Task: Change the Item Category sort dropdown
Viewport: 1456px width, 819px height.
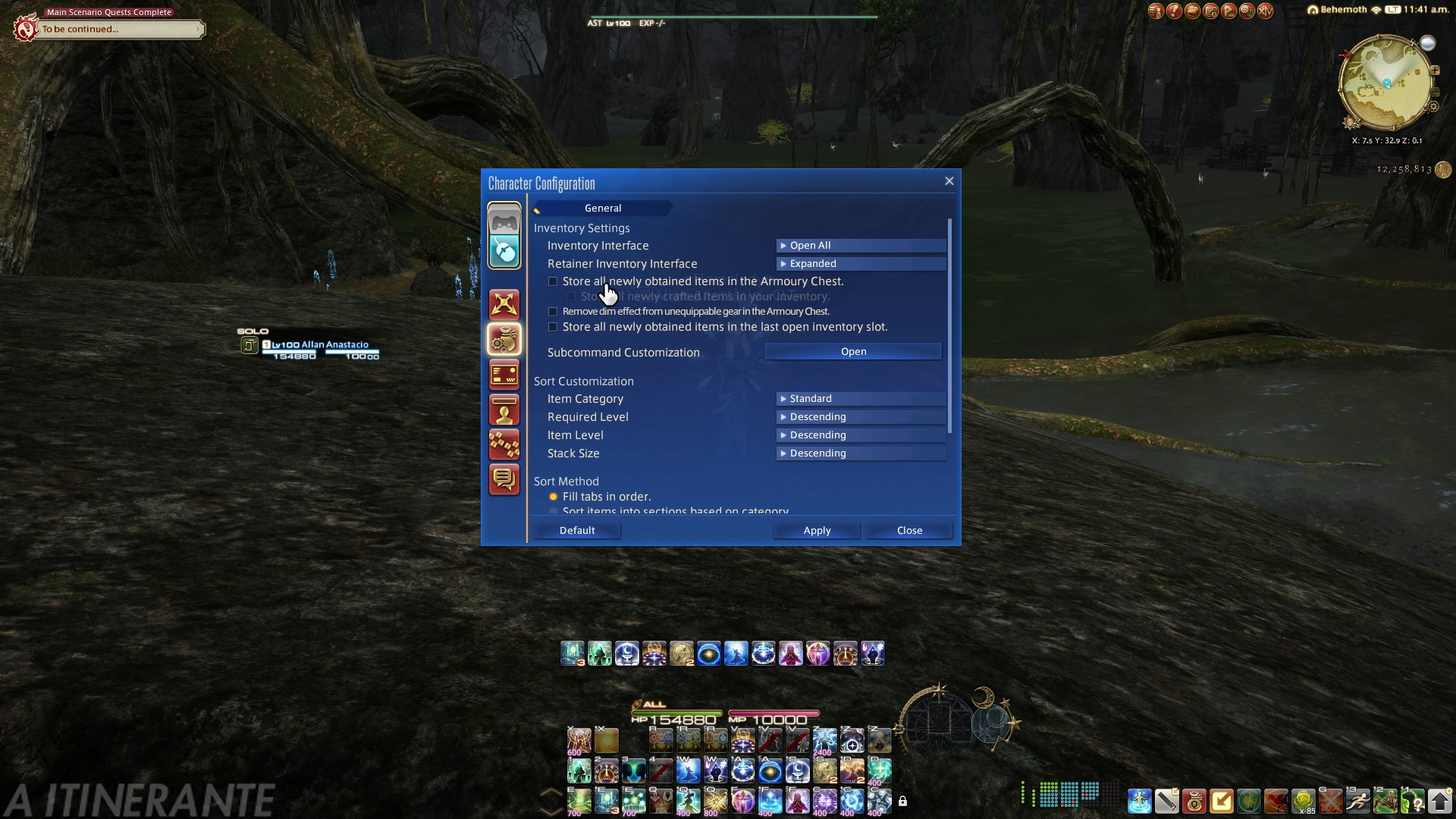Action: [861, 399]
